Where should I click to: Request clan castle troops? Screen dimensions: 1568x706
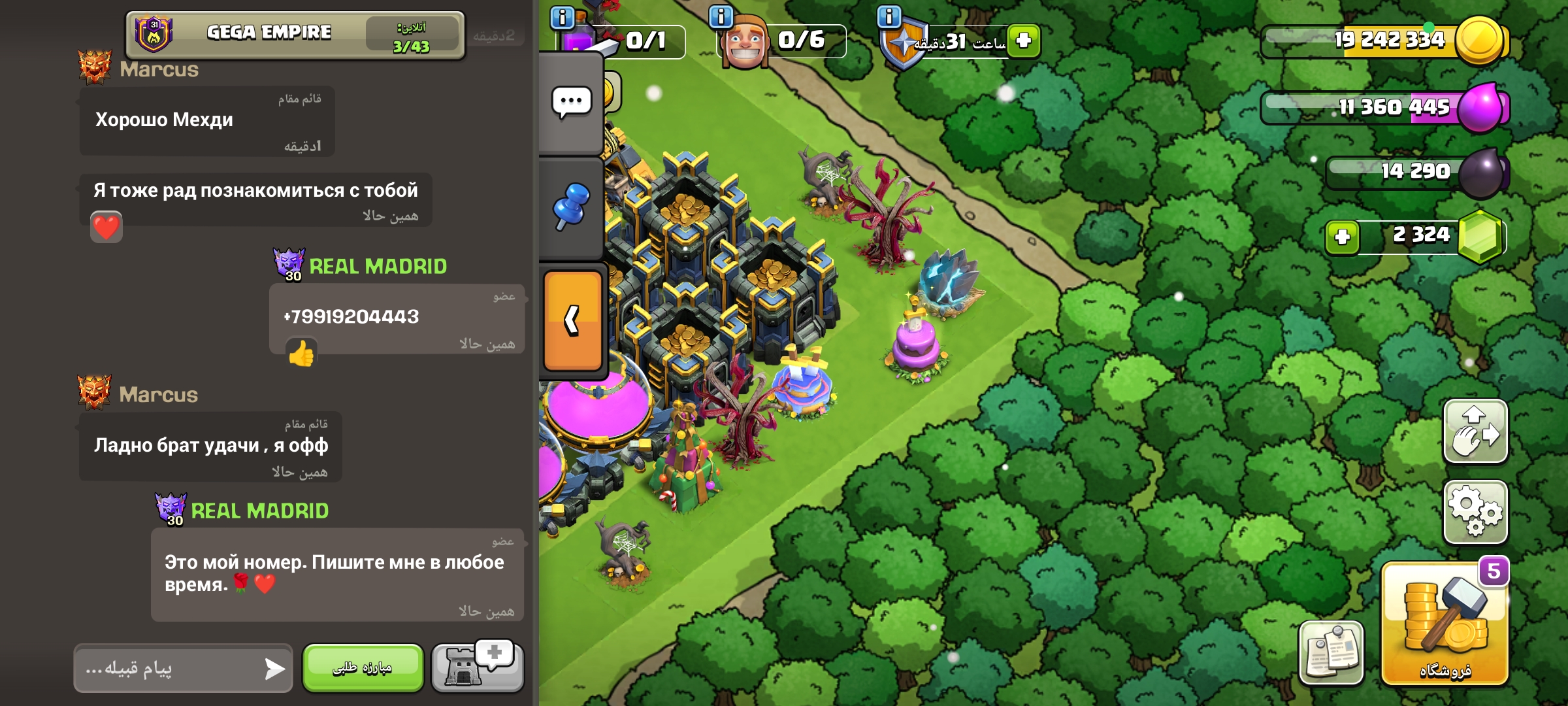tap(477, 666)
